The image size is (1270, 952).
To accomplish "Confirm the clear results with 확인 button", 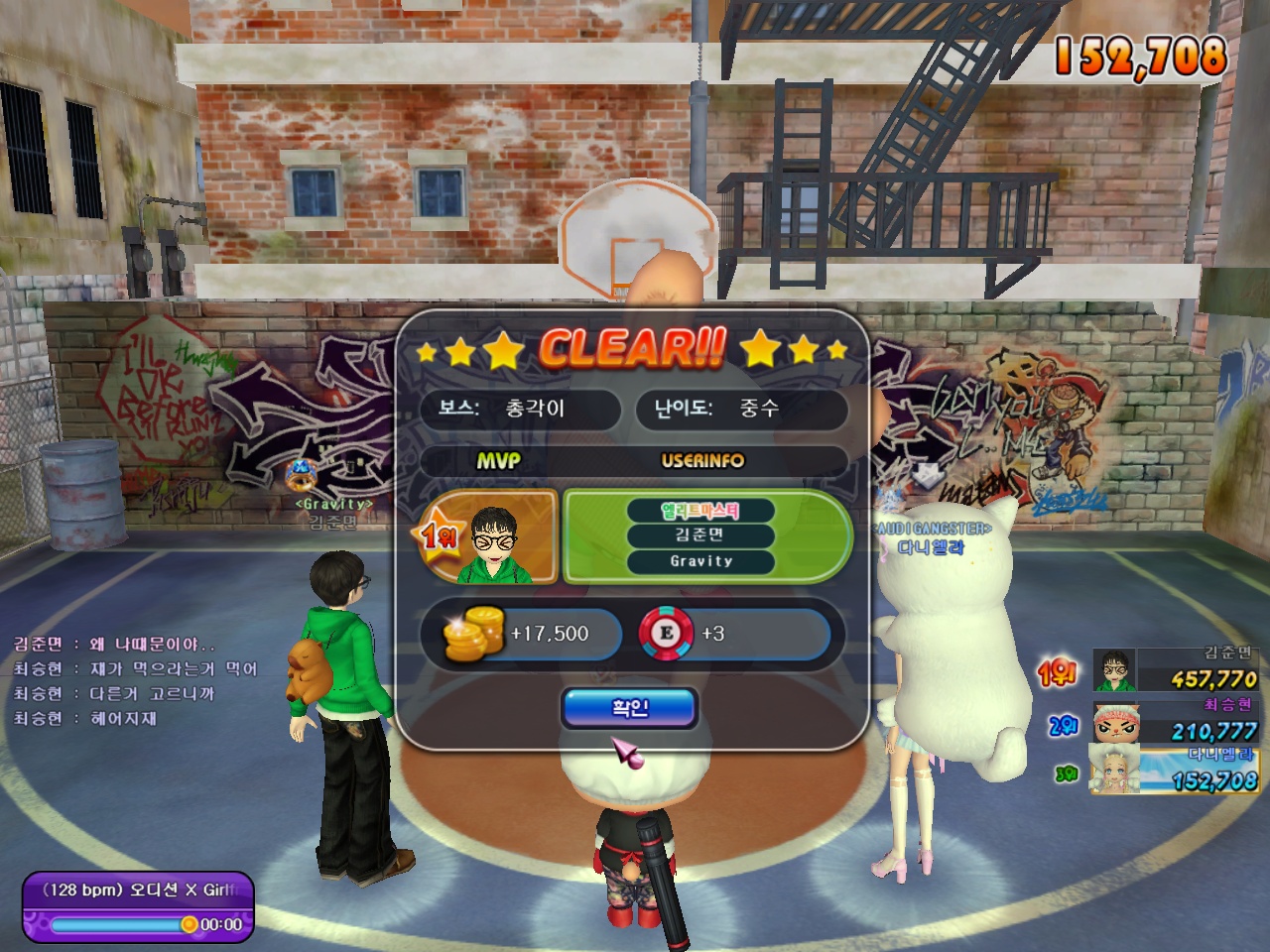I will (x=630, y=708).
